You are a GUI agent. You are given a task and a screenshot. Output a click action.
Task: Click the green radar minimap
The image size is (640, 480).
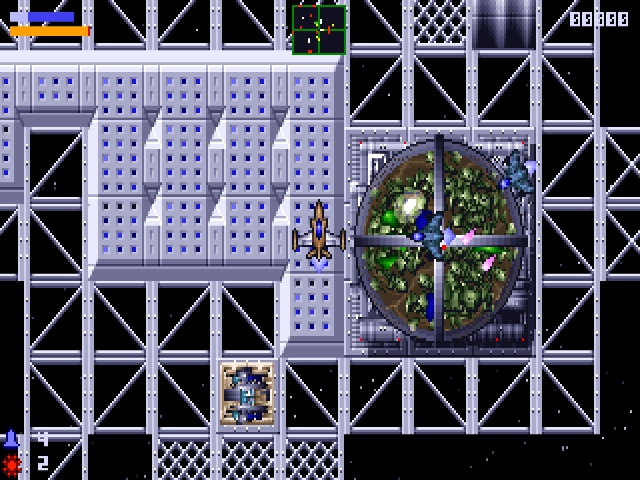tap(319, 29)
